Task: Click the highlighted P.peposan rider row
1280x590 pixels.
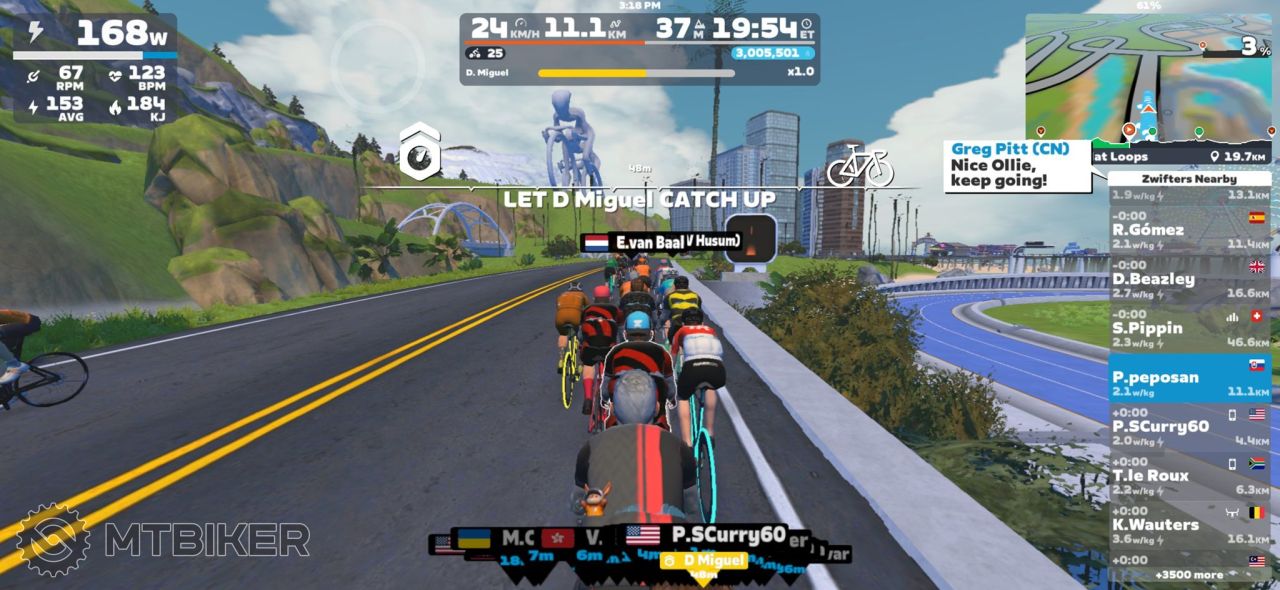Action: tap(1189, 377)
